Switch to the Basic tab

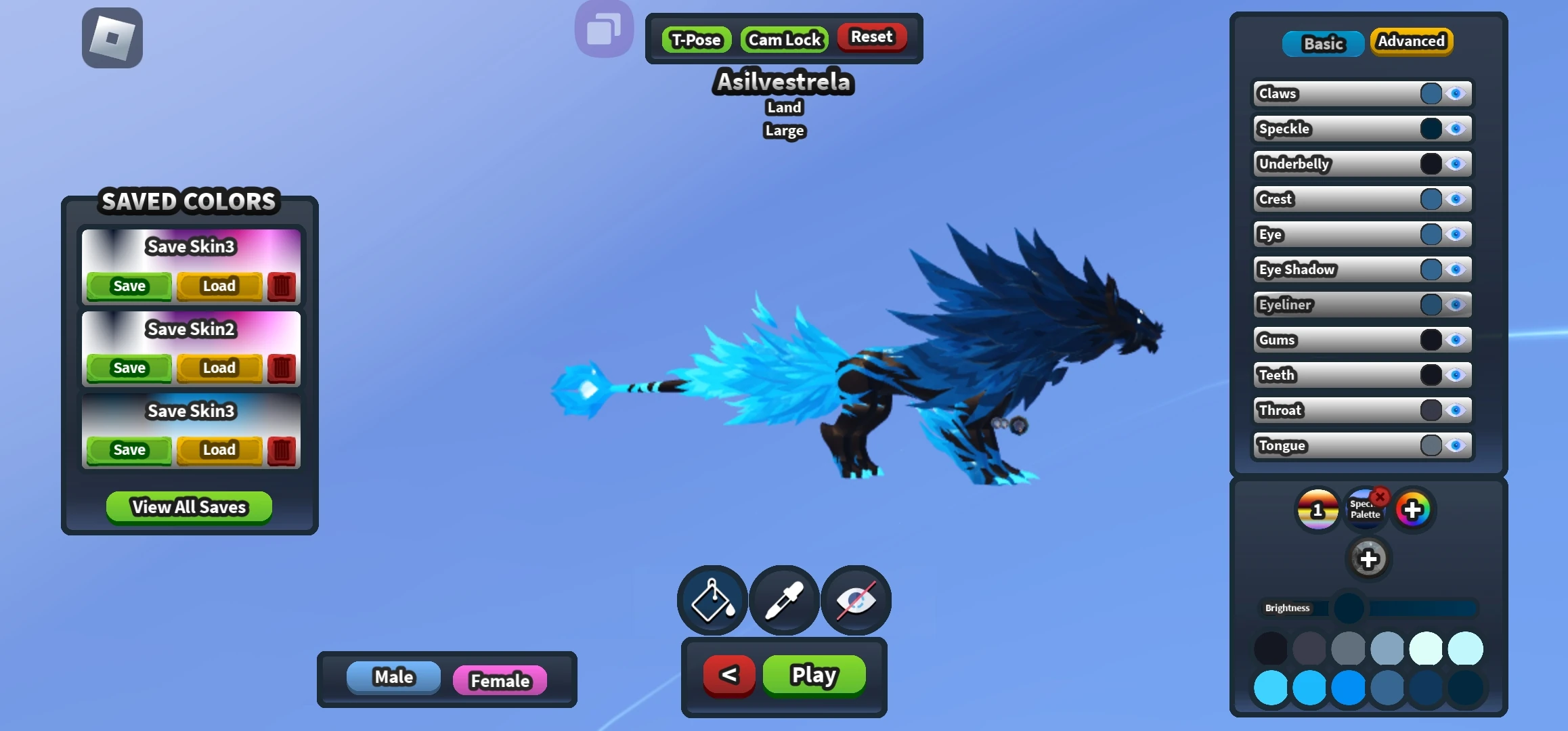1322,43
